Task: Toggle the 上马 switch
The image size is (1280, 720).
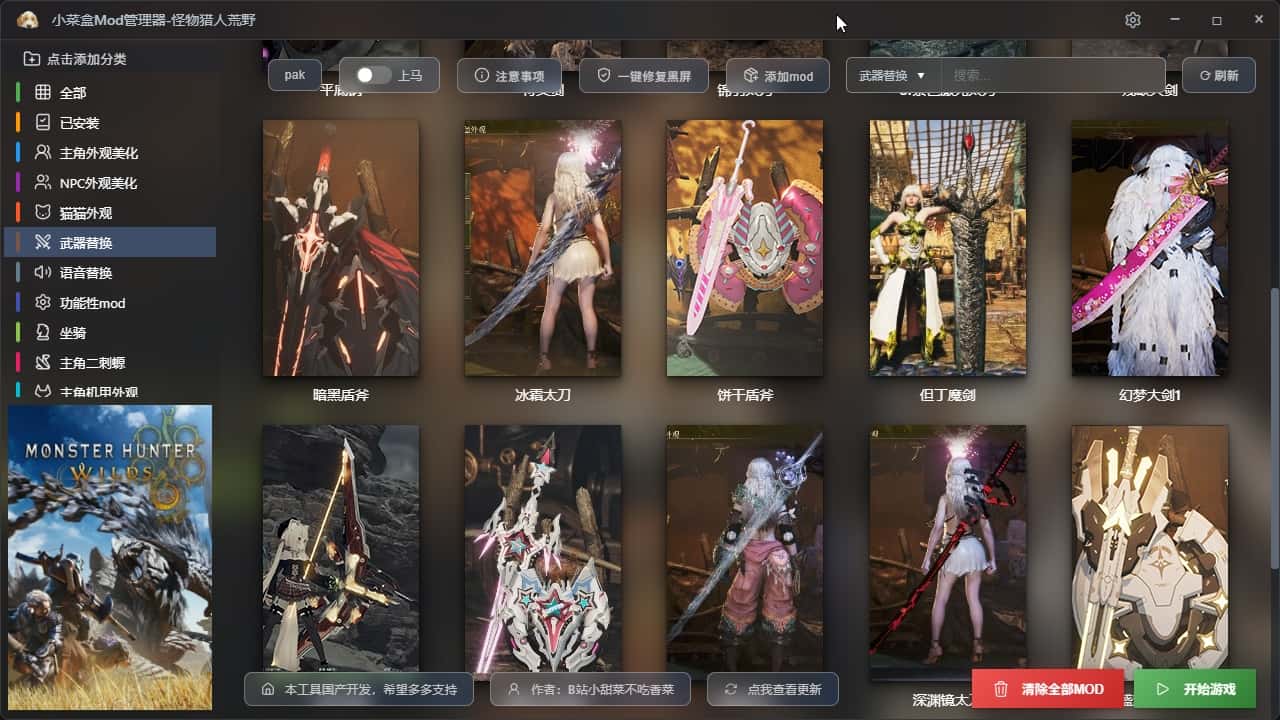Action: (373, 75)
